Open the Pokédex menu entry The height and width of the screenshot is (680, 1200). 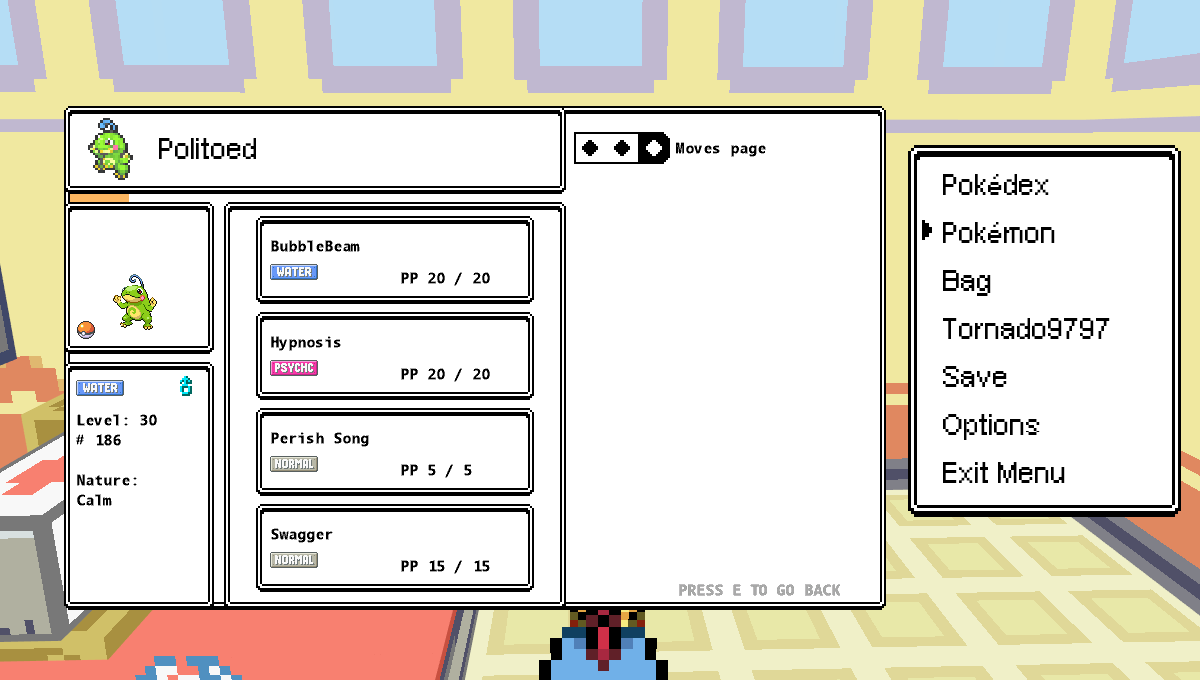tap(995, 186)
